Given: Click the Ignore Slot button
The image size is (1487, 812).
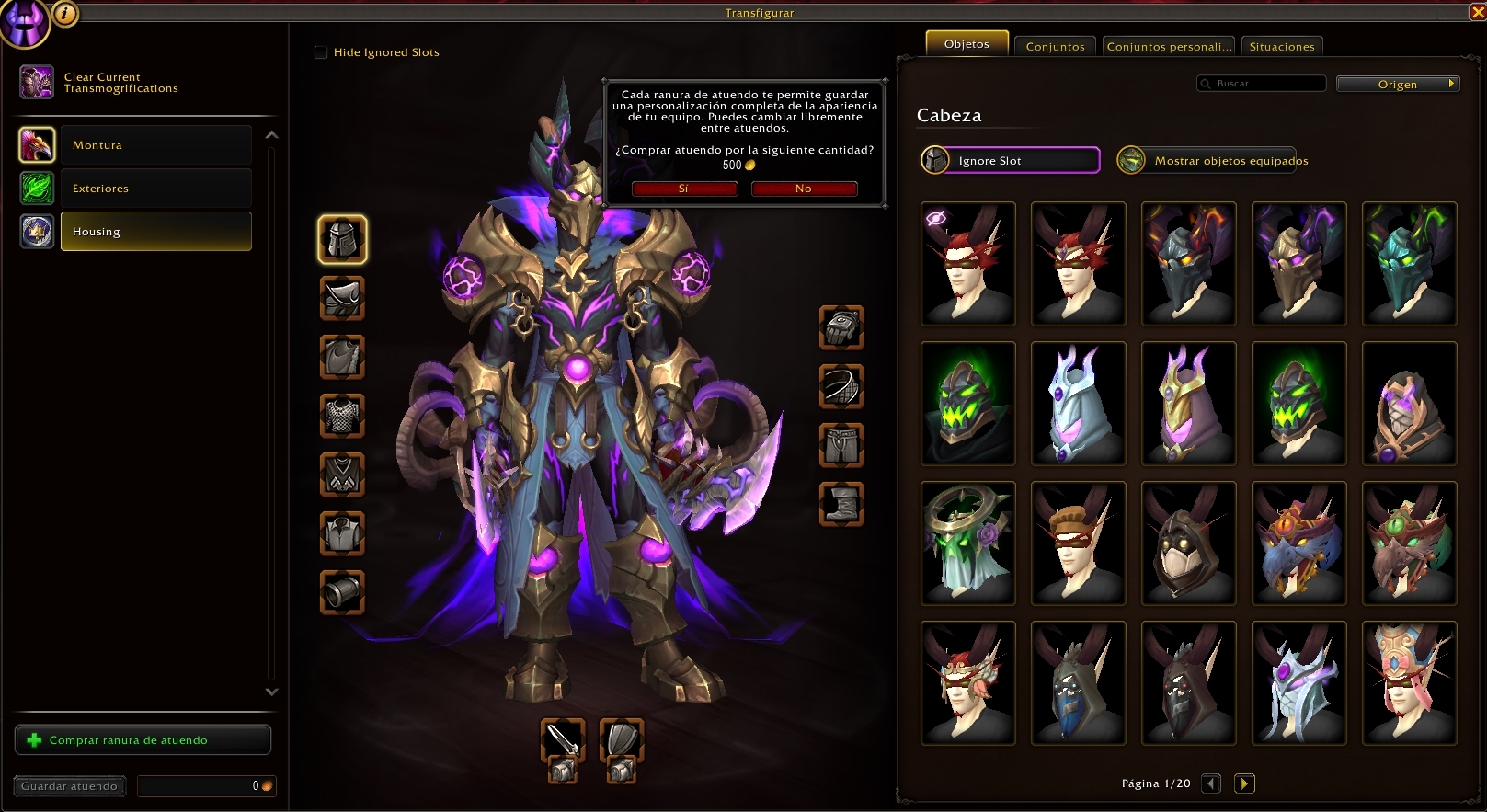Looking at the screenshot, I should 1011,160.
